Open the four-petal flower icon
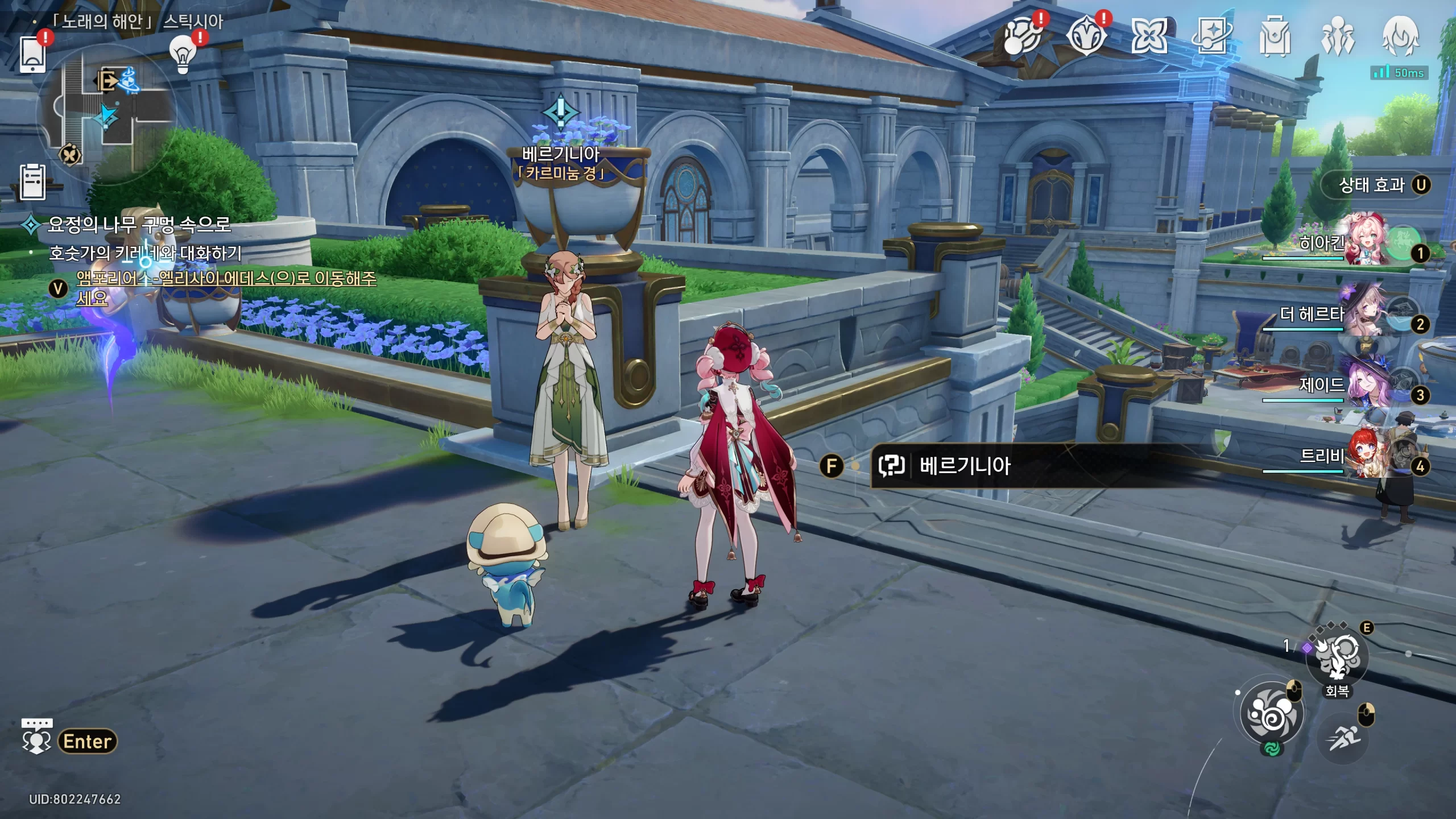The width and height of the screenshot is (1456, 819). tap(1149, 36)
